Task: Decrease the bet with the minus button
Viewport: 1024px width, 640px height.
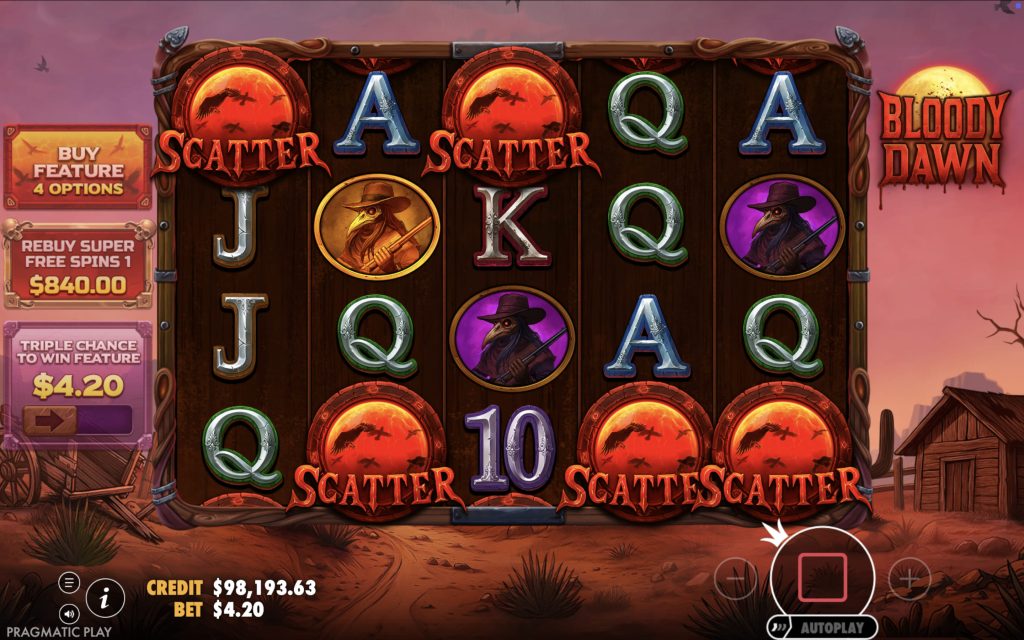Action: [736, 578]
